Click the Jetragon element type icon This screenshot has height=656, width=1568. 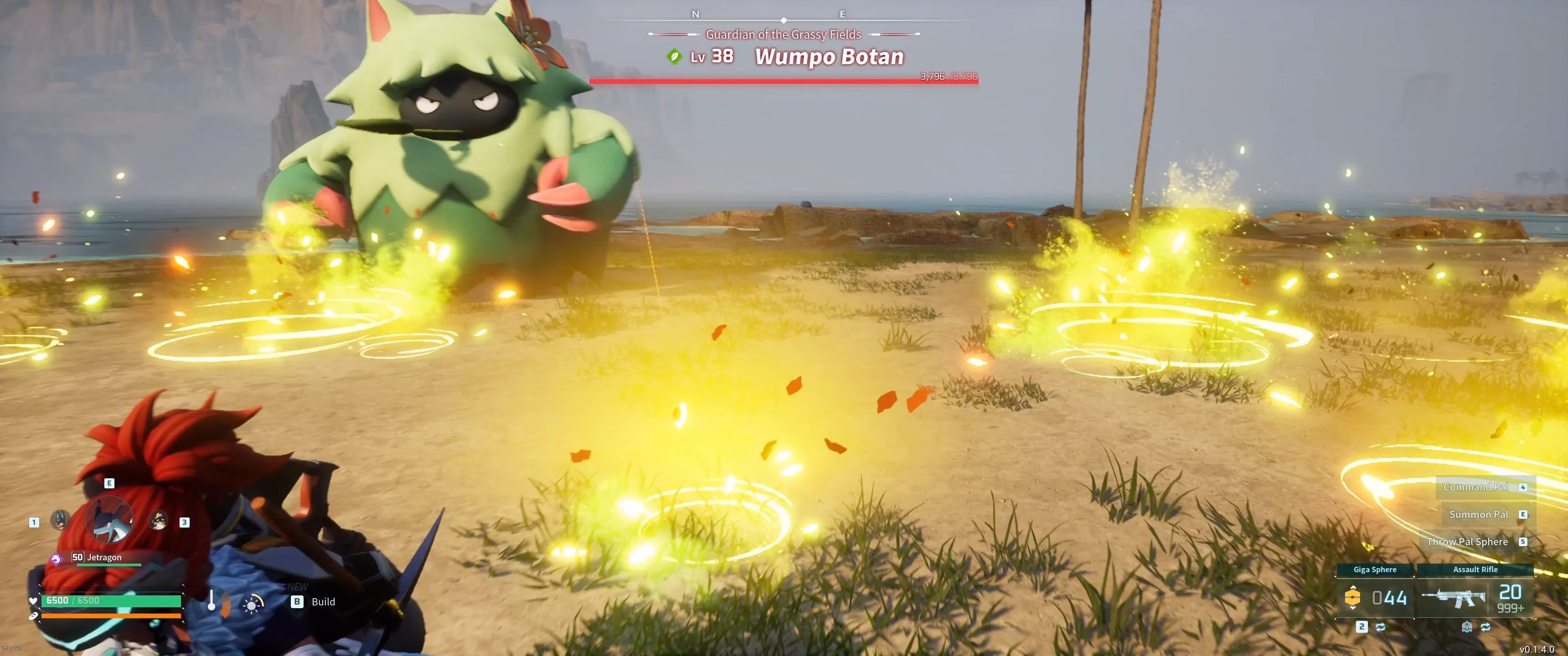click(x=56, y=558)
